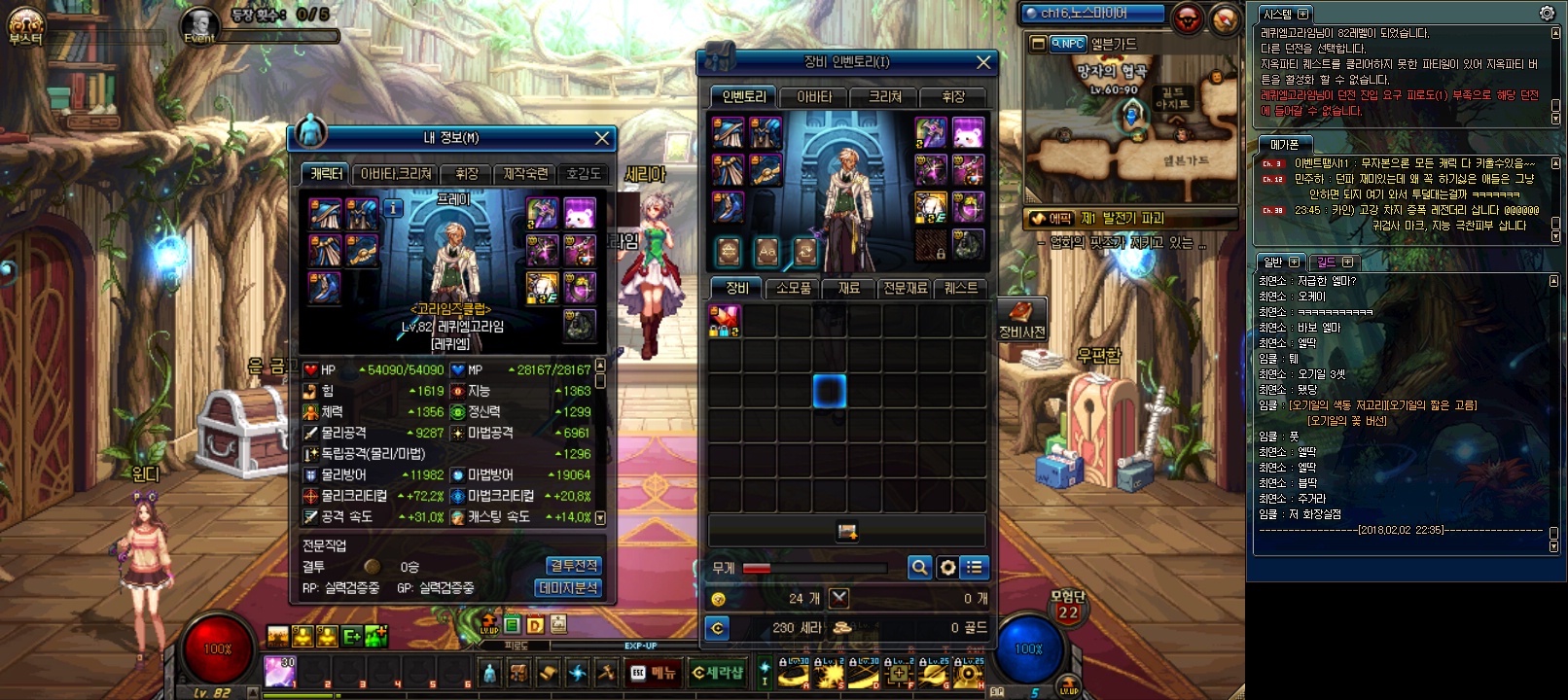
Task: Click the inventory magnifying glass search button
Action: click(919, 567)
